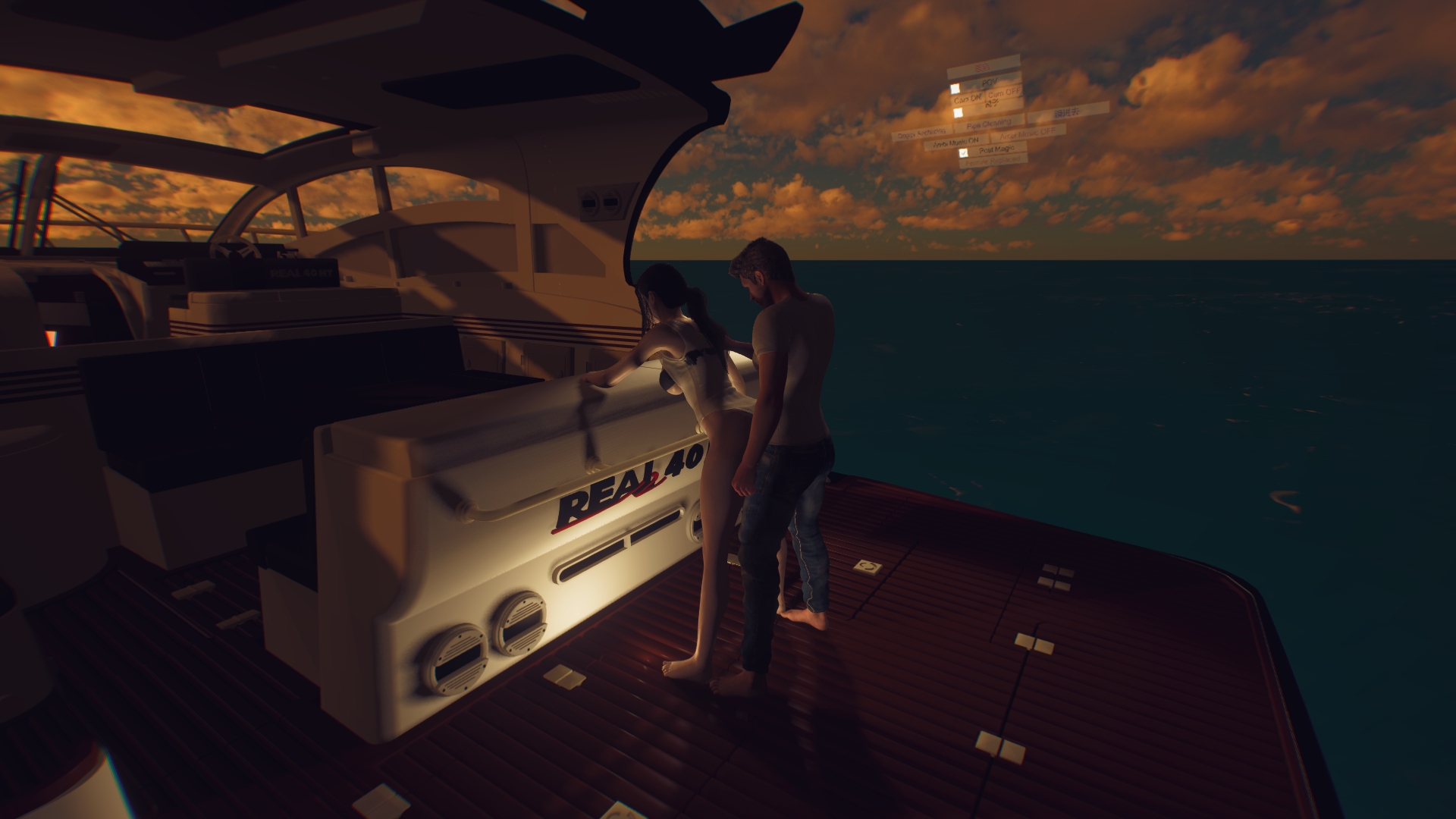Turn Ambi Music ON

(x=955, y=141)
